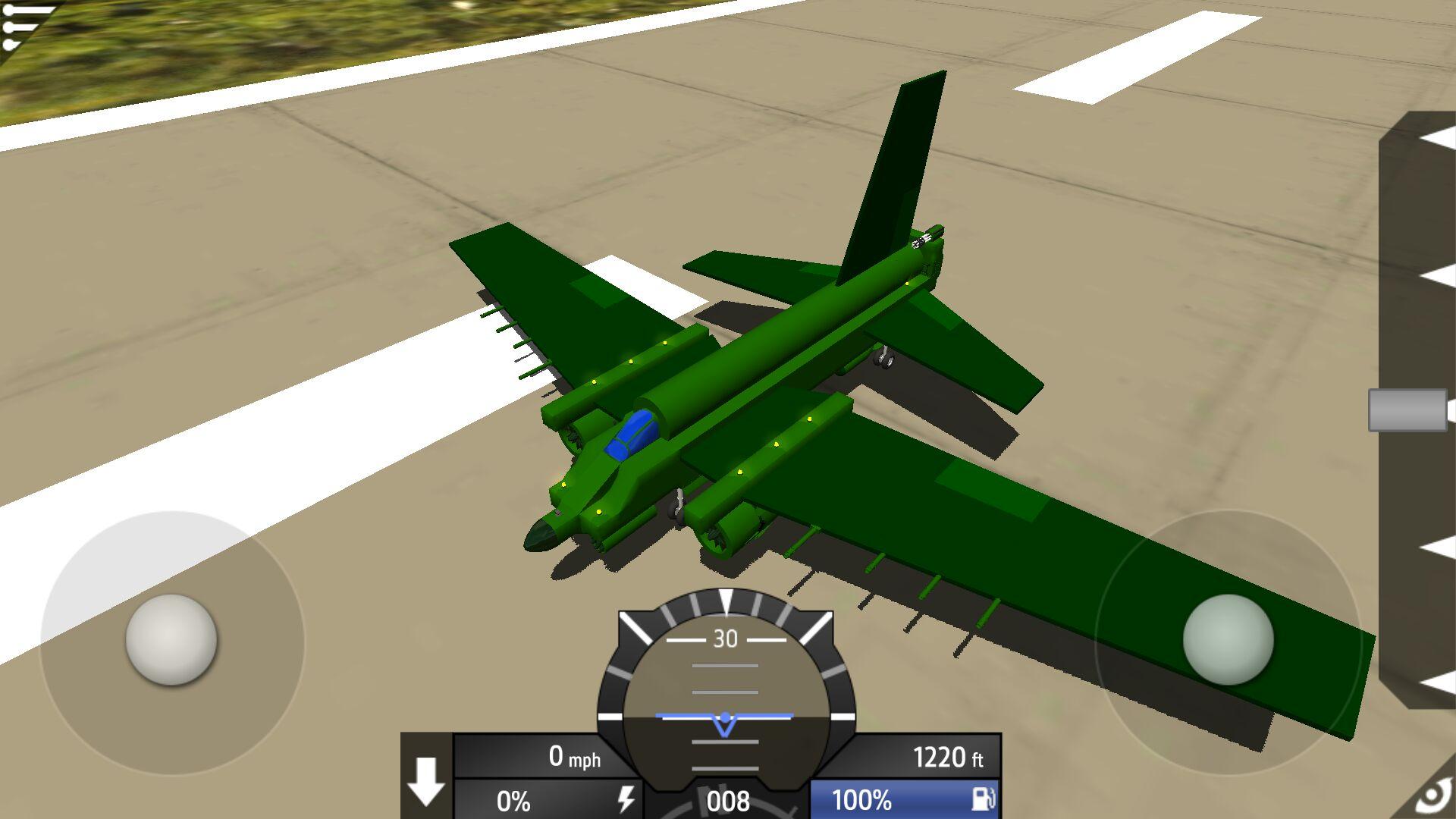The height and width of the screenshot is (819, 1456).
Task: Change camera view with the eye icon
Action: pyautogui.click(x=1433, y=796)
